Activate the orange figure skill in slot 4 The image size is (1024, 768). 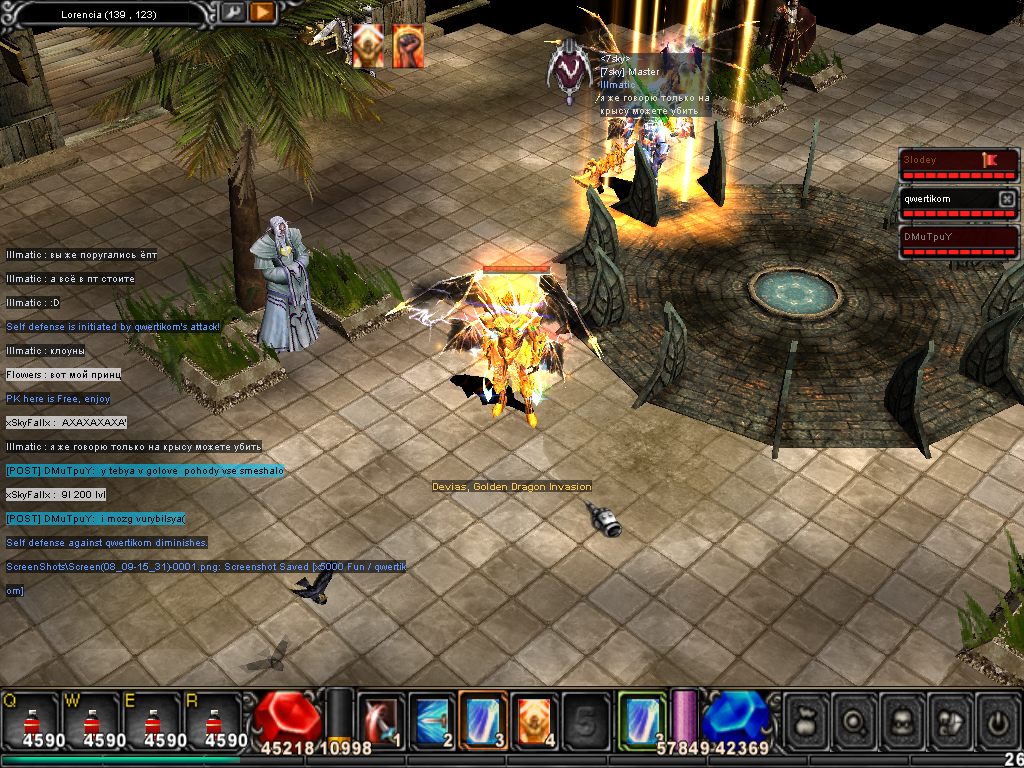pyautogui.click(x=536, y=720)
